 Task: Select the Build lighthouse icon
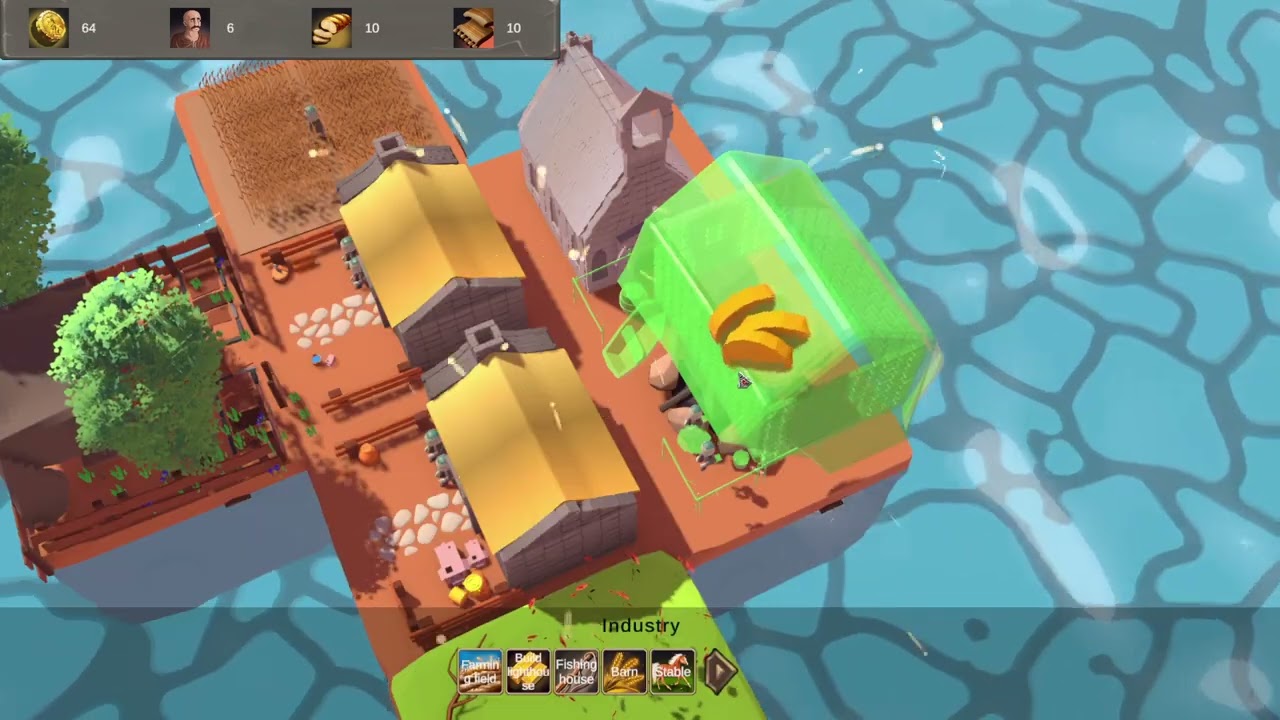(x=528, y=671)
